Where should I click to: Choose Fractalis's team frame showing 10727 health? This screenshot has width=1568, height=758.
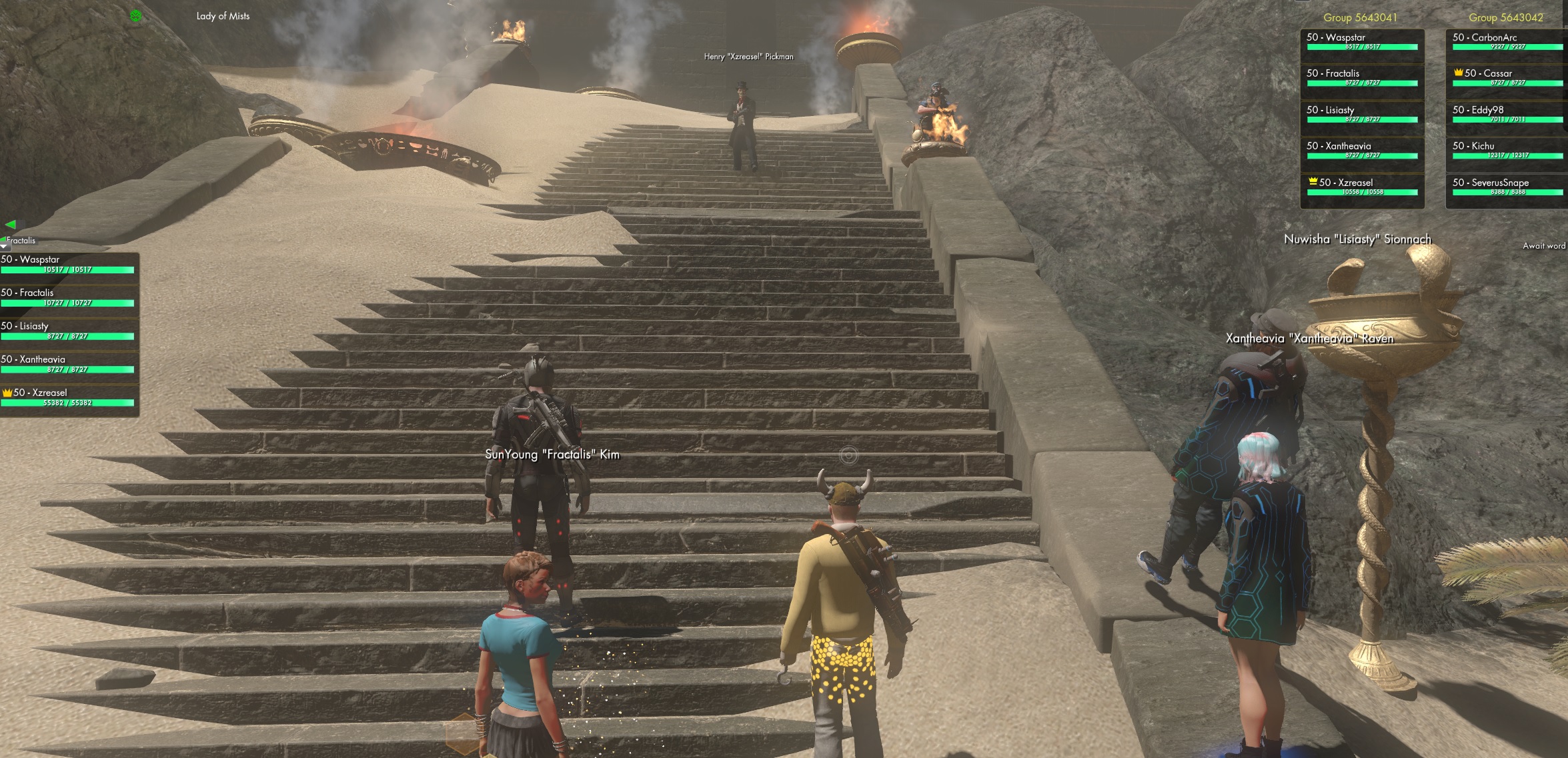68,297
